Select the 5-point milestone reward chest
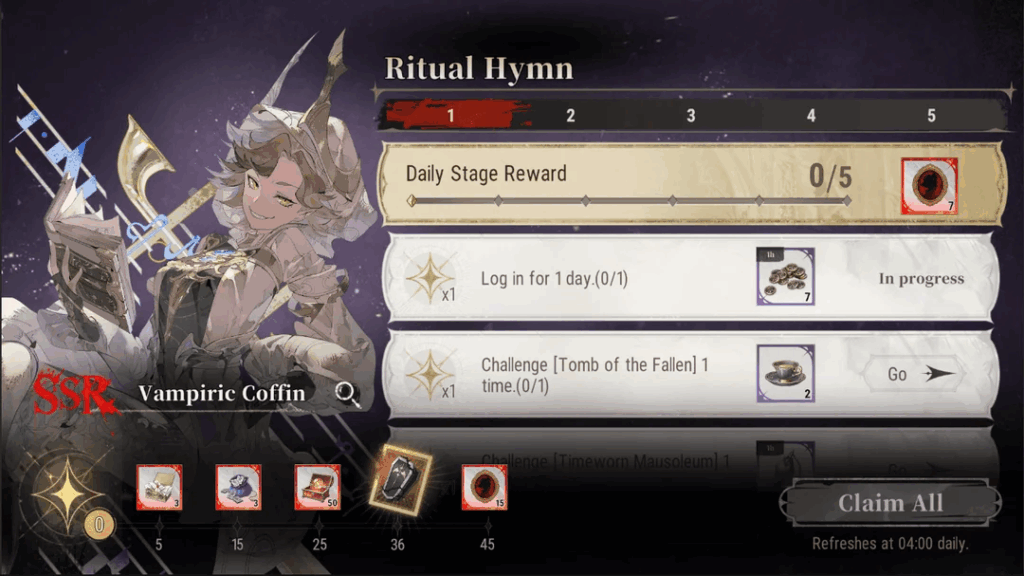1024x576 pixels. coord(159,488)
